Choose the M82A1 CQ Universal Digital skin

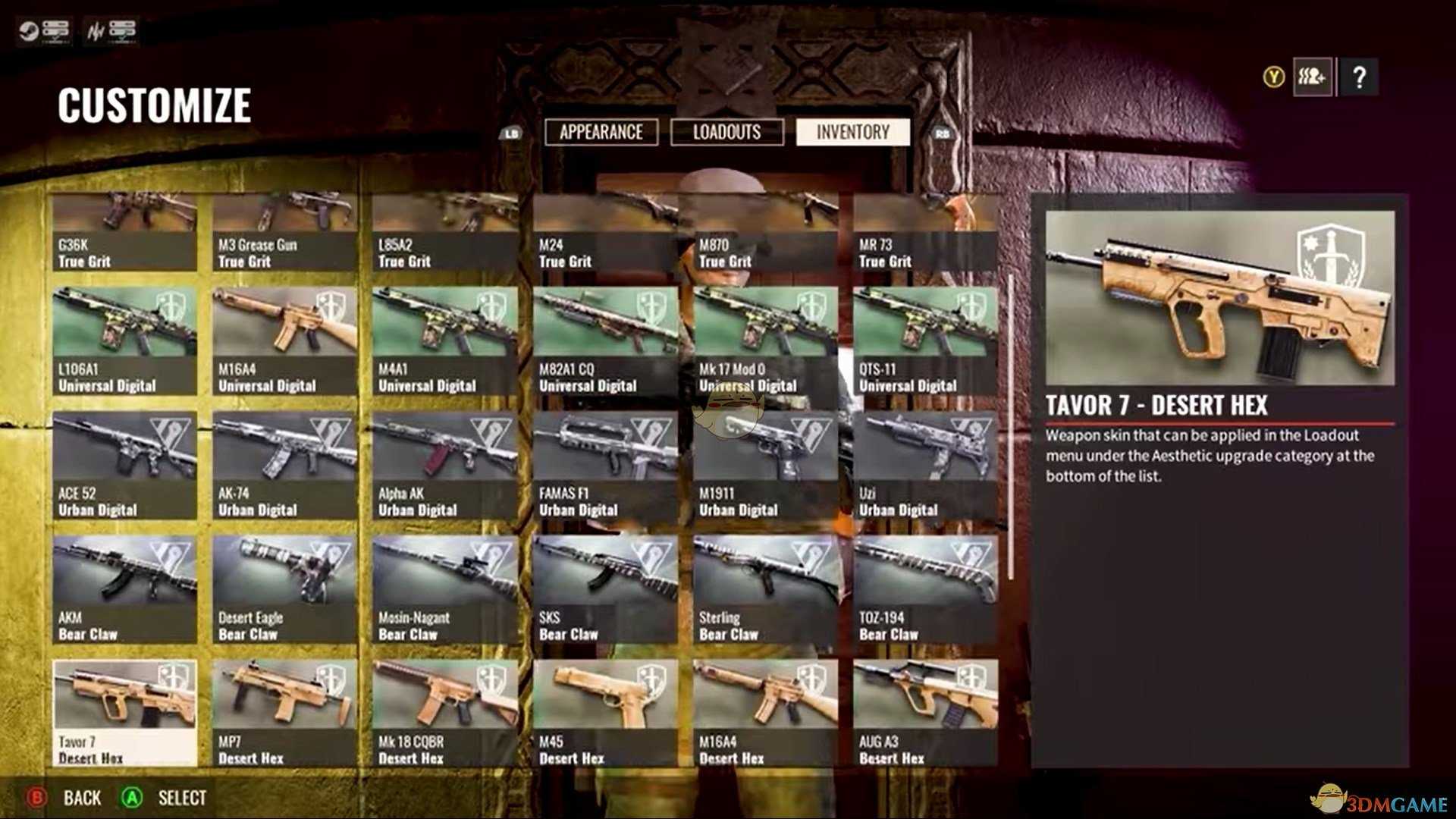[605, 340]
